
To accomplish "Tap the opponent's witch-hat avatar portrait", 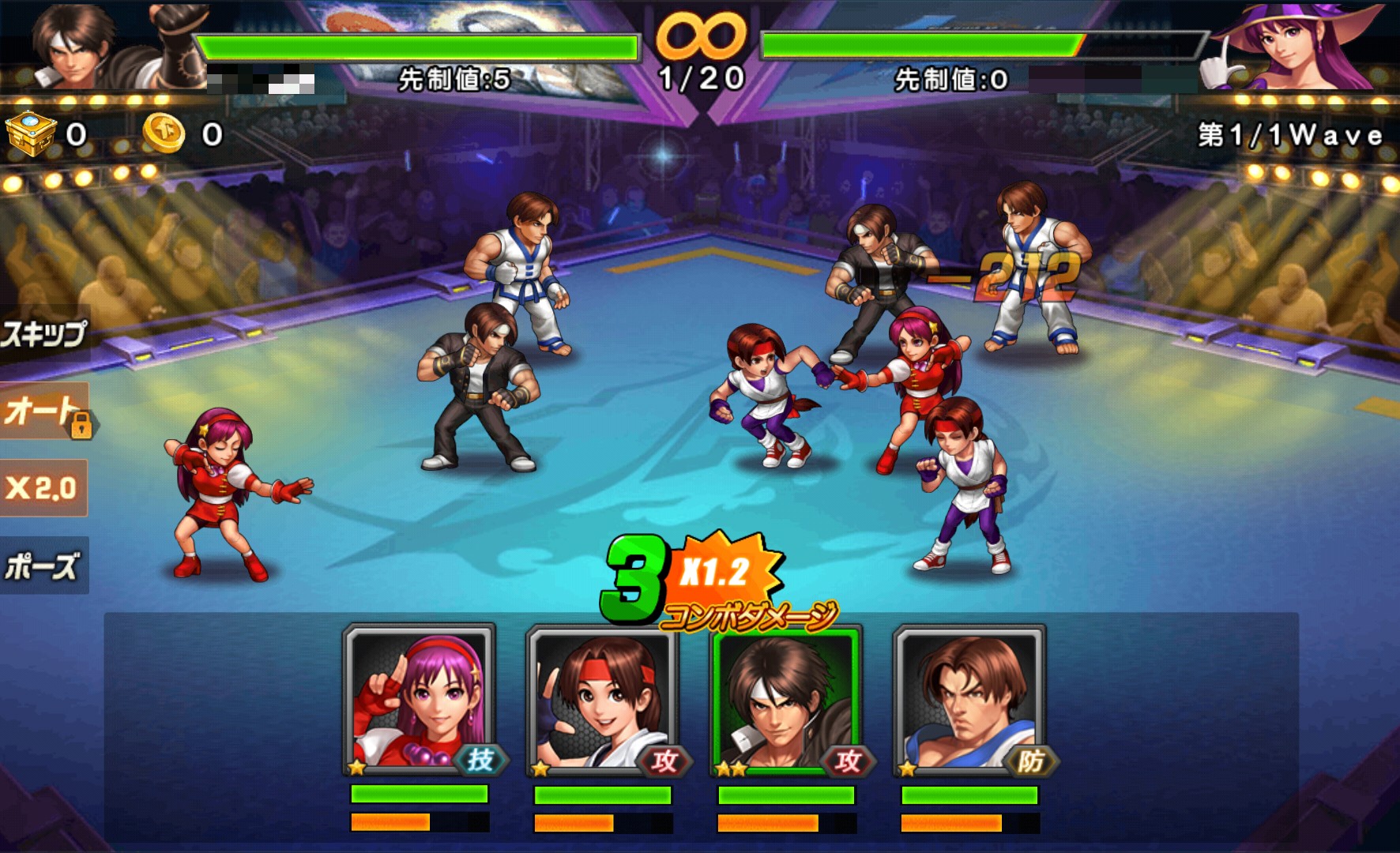I will pyautogui.click(x=1296, y=46).
